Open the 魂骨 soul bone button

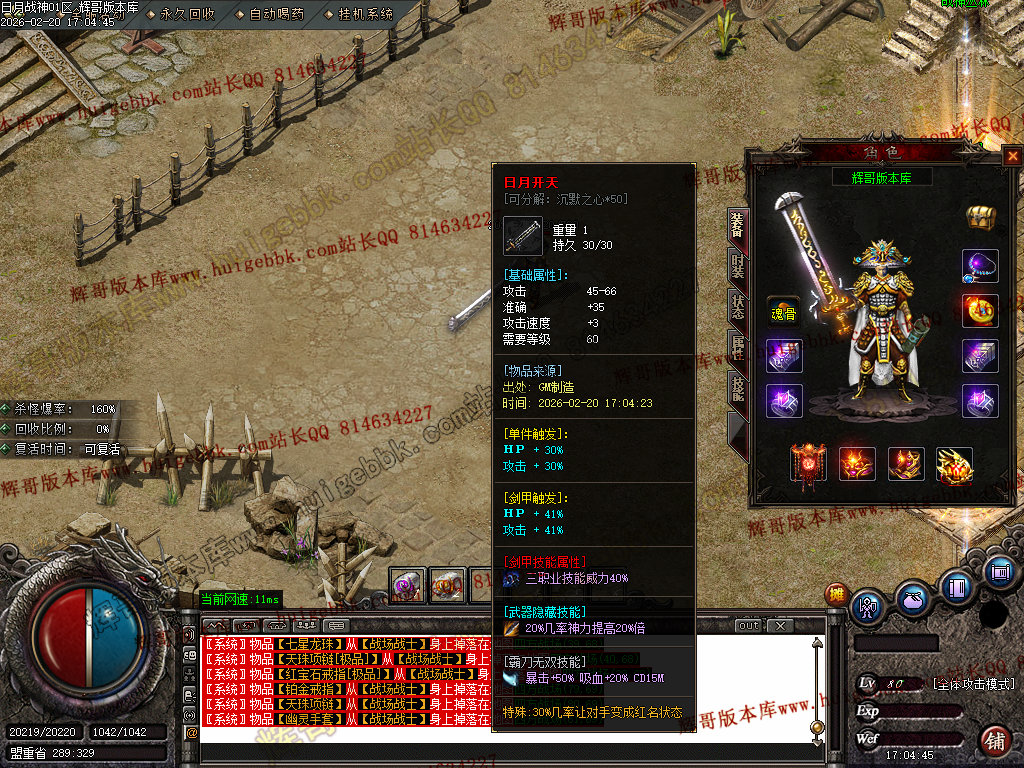(783, 312)
